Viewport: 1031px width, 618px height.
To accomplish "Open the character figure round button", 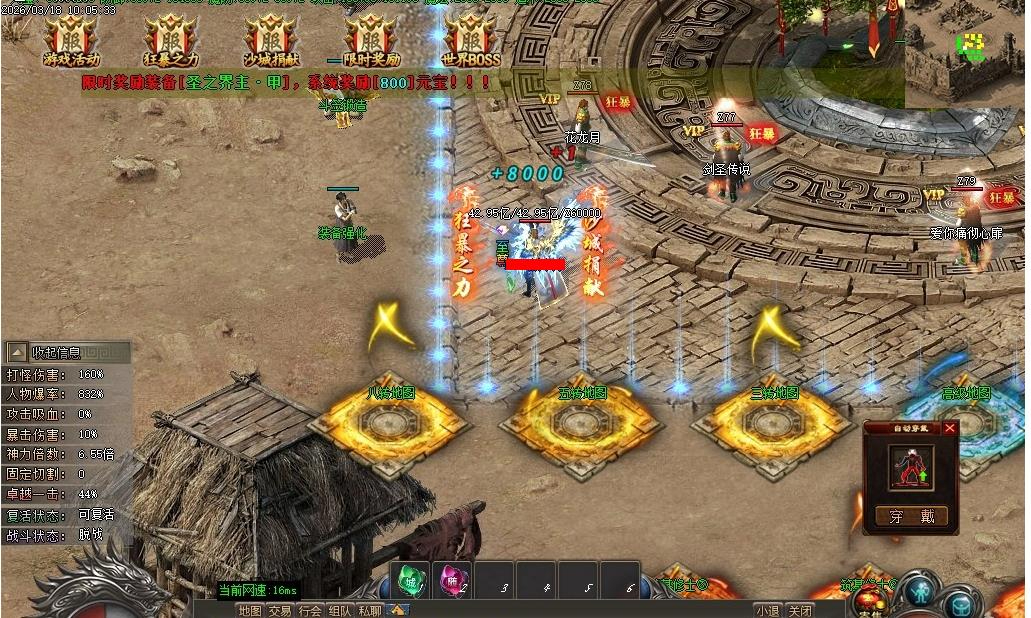I will [x=919, y=591].
